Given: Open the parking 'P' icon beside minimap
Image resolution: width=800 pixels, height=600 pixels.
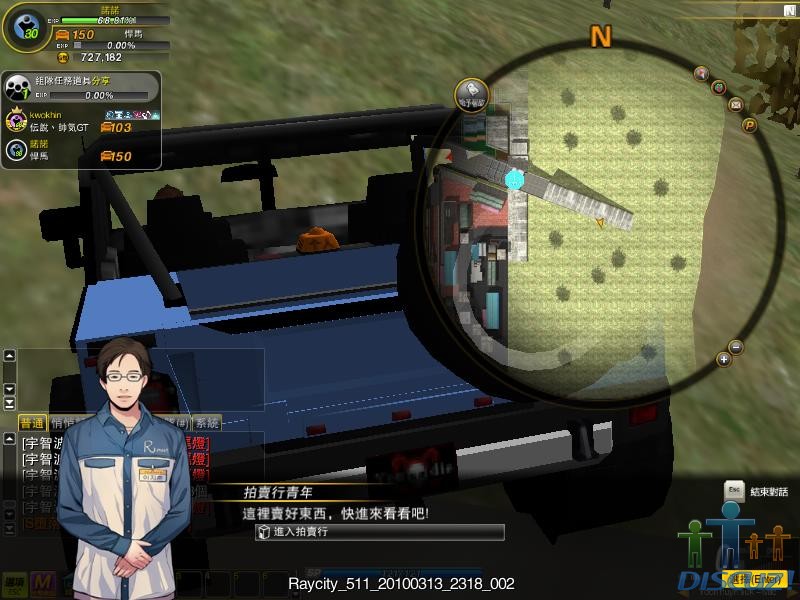Looking at the screenshot, I should coord(748,125).
